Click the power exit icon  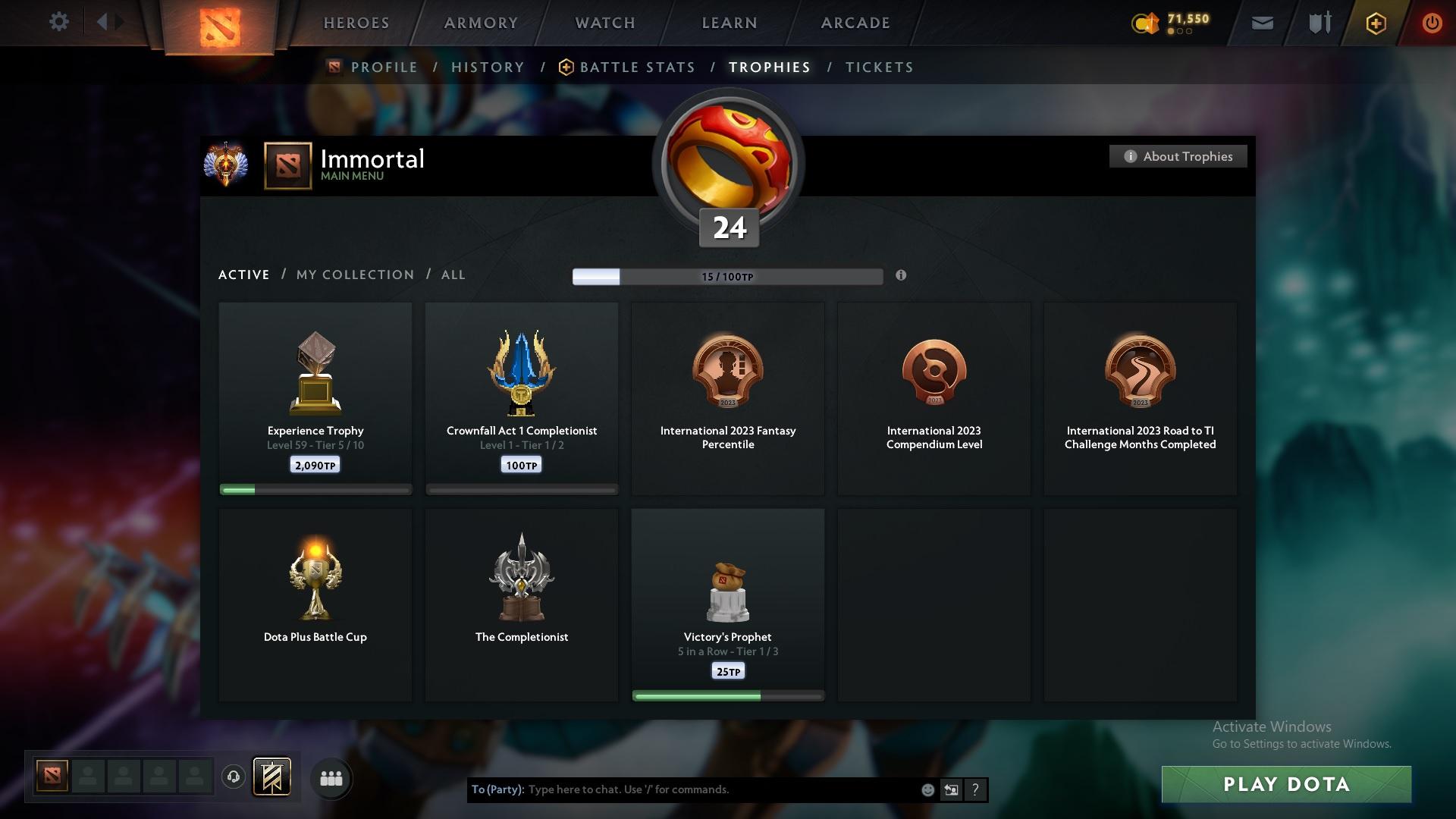(x=1432, y=22)
